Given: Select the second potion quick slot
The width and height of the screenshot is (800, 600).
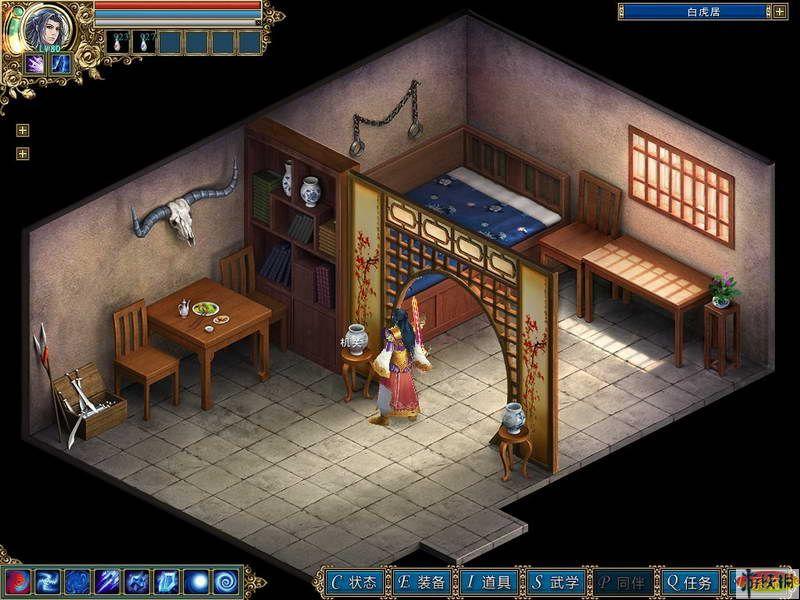Looking at the screenshot, I should [144, 42].
